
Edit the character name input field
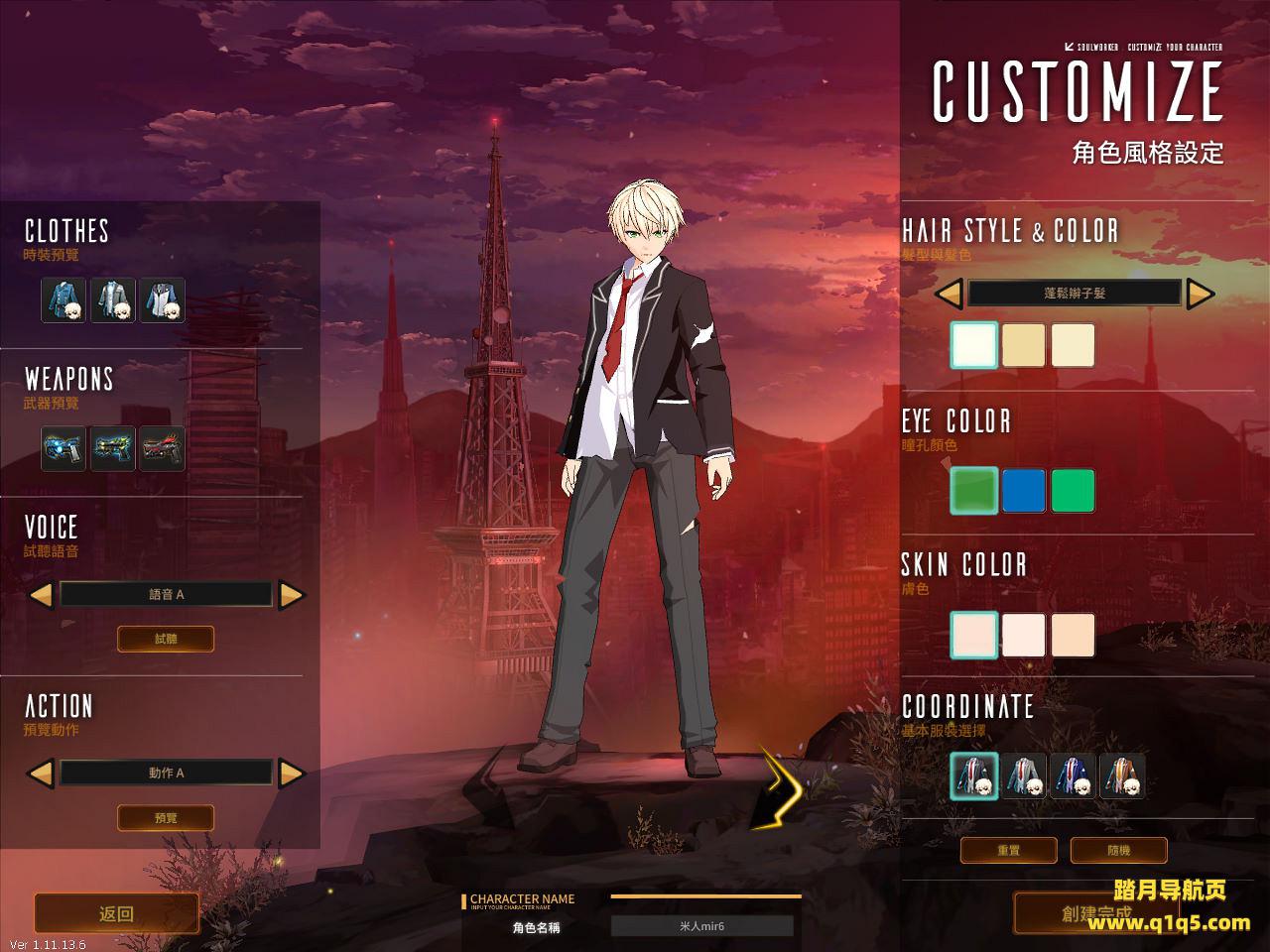(x=701, y=926)
